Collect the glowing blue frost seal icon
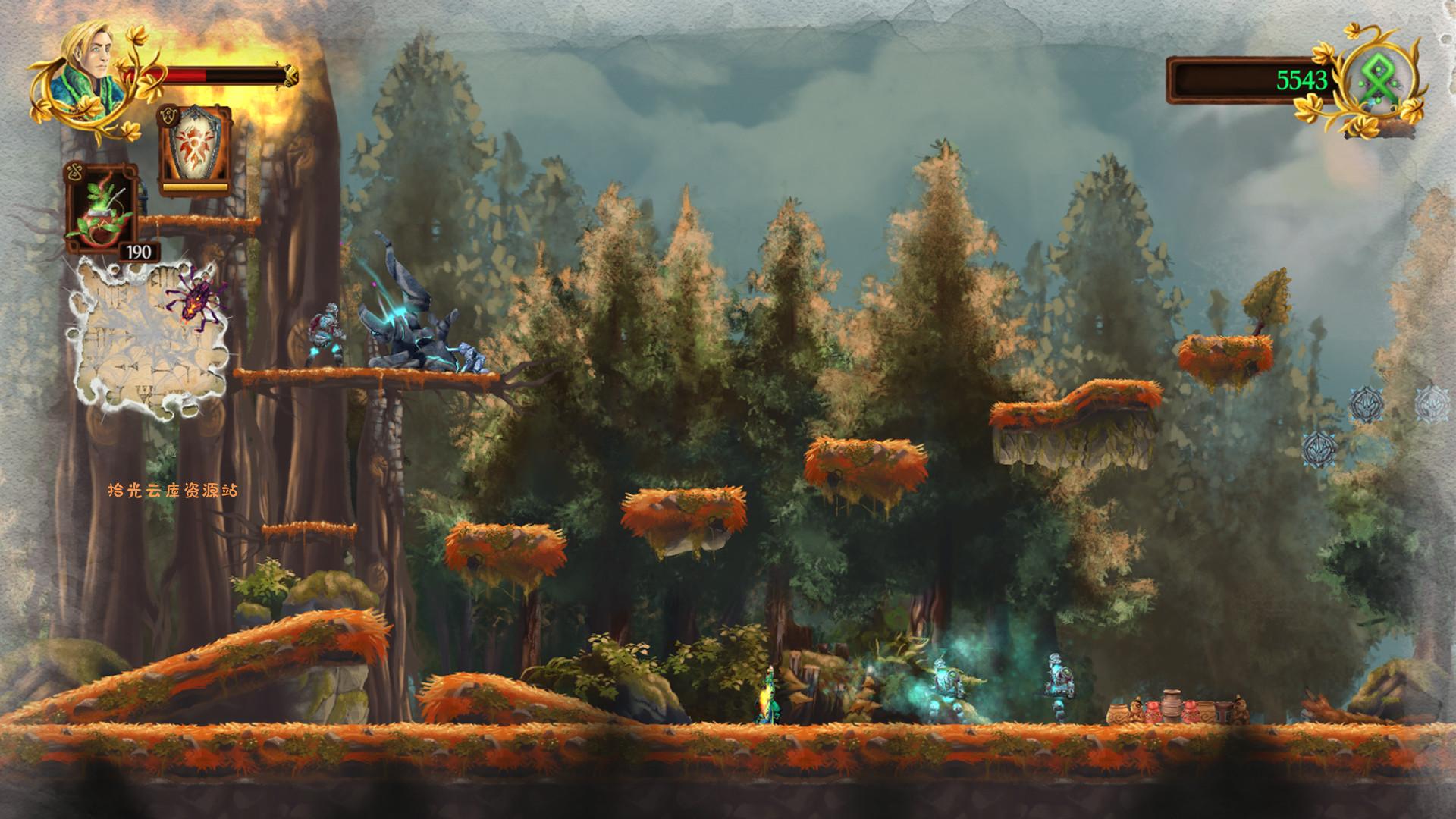The width and height of the screenshot is (1456, 819). coord(1367,403)
